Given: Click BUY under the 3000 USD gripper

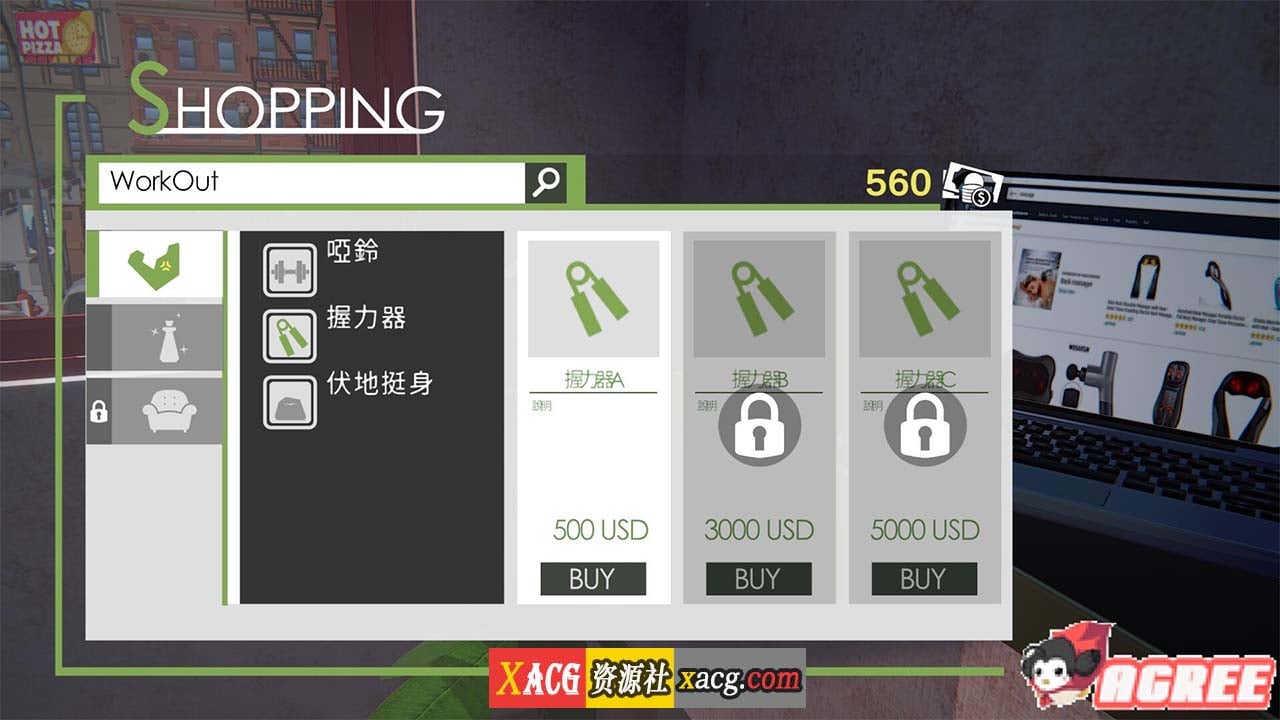Looking at the screenshot, I should (x=759, y=578).
